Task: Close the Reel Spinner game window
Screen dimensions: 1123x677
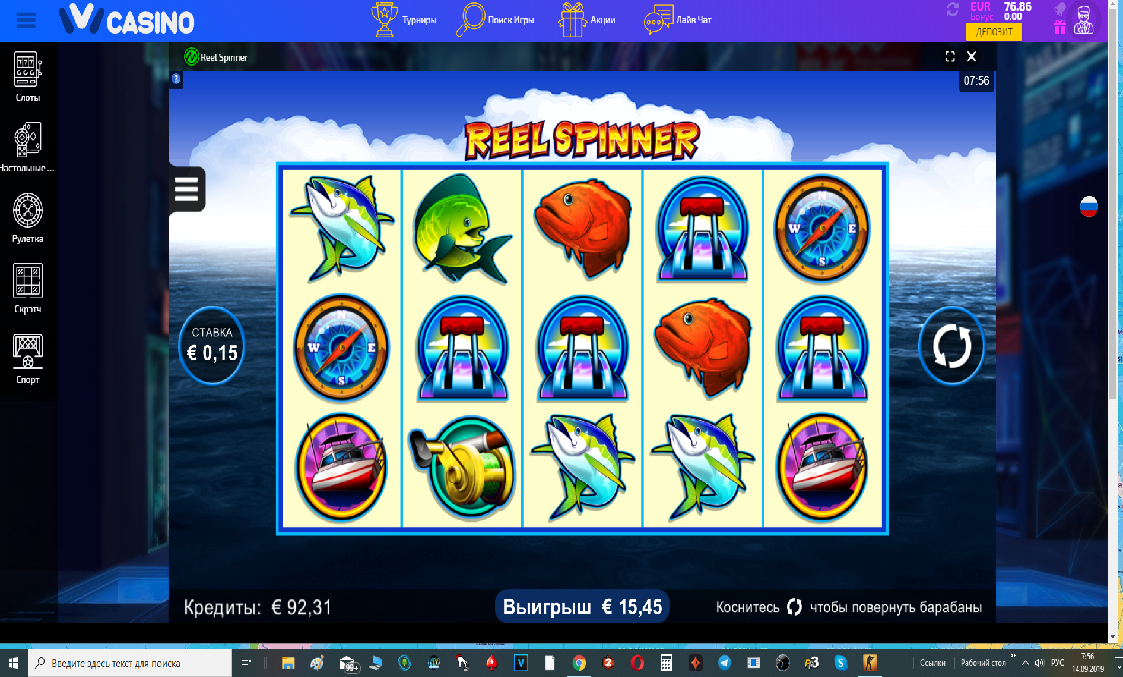Action: [970, 57]
